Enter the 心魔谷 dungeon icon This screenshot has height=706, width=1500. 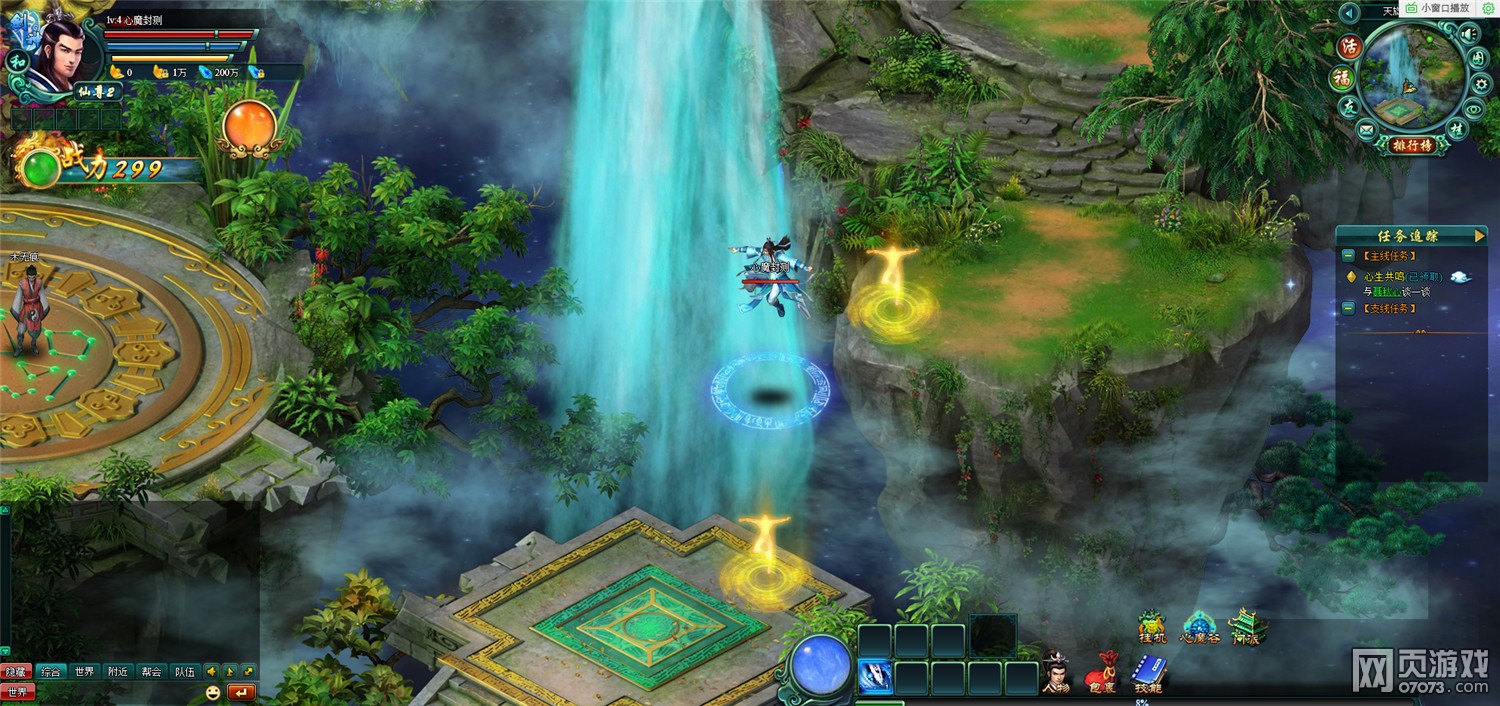click(1200, 627)
